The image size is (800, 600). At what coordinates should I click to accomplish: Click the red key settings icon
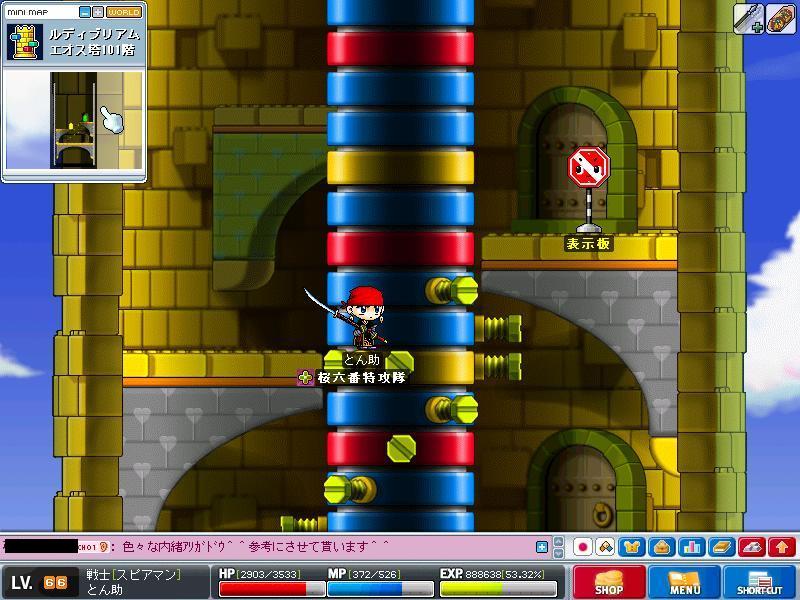(752, 547)
